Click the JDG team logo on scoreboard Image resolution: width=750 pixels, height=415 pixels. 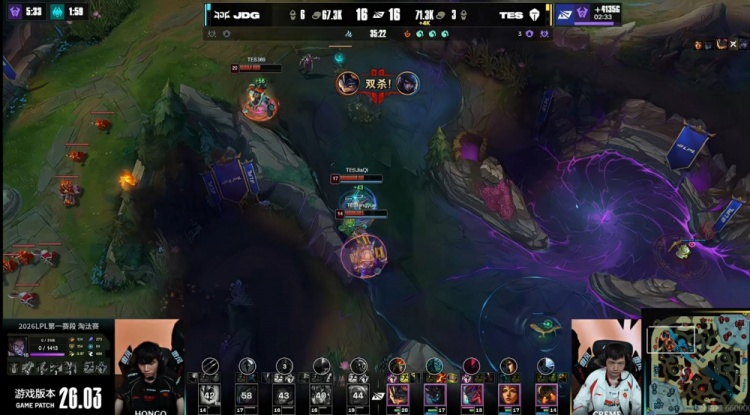coord(219,15)
